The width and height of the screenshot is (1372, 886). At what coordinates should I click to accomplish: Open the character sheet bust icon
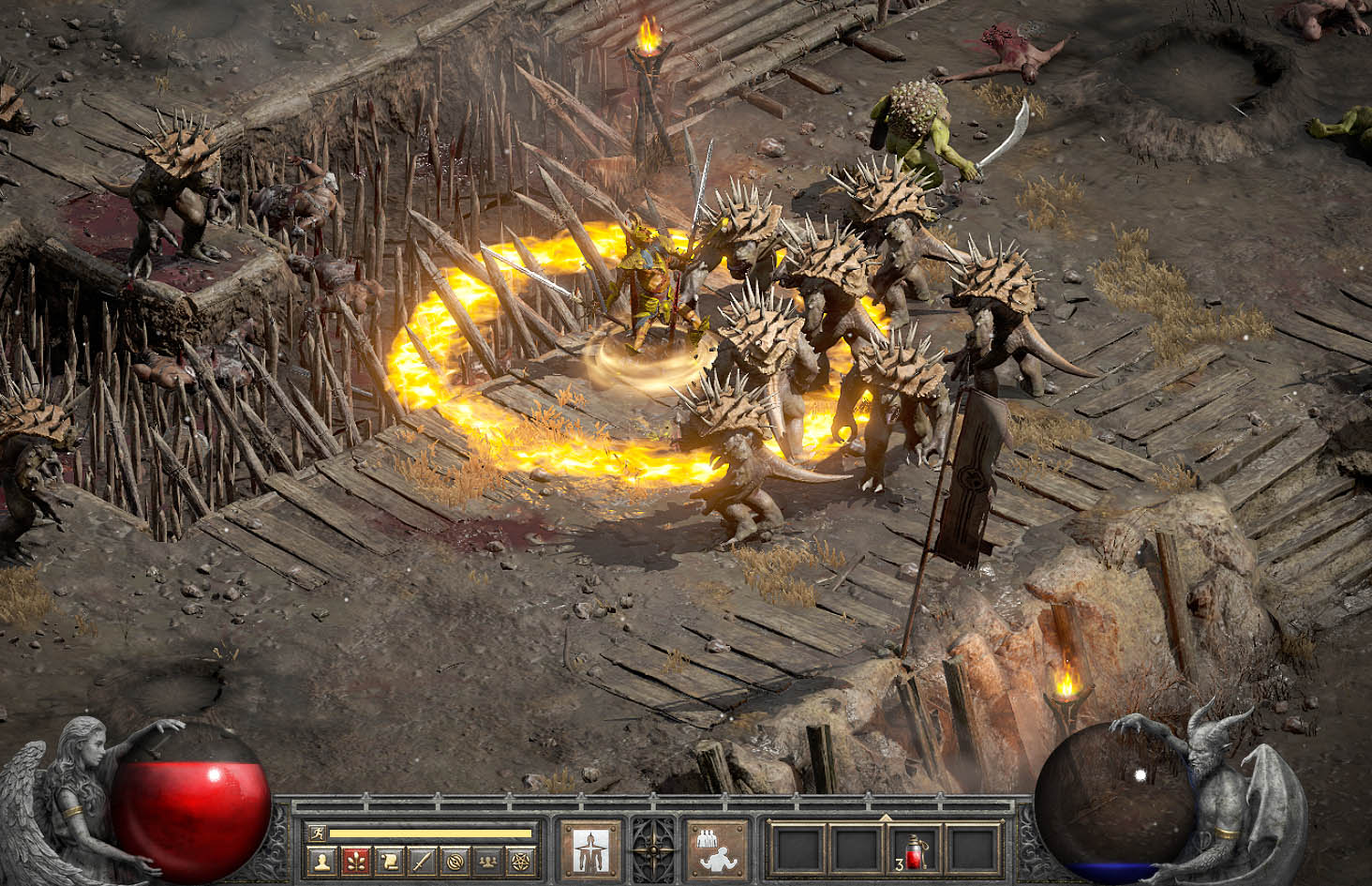(x=321, y=859)
